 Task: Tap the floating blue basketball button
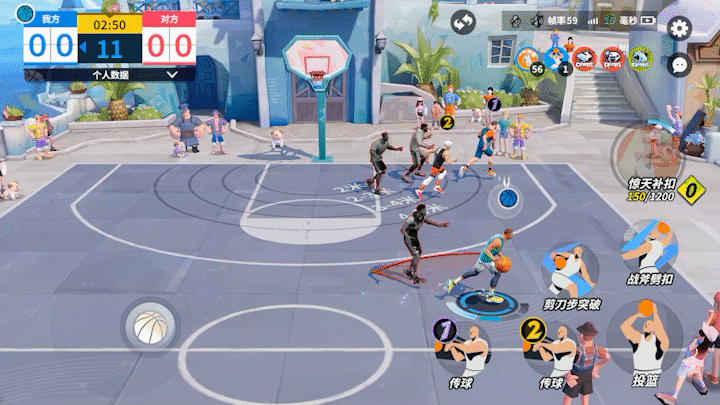click(507, 198)
